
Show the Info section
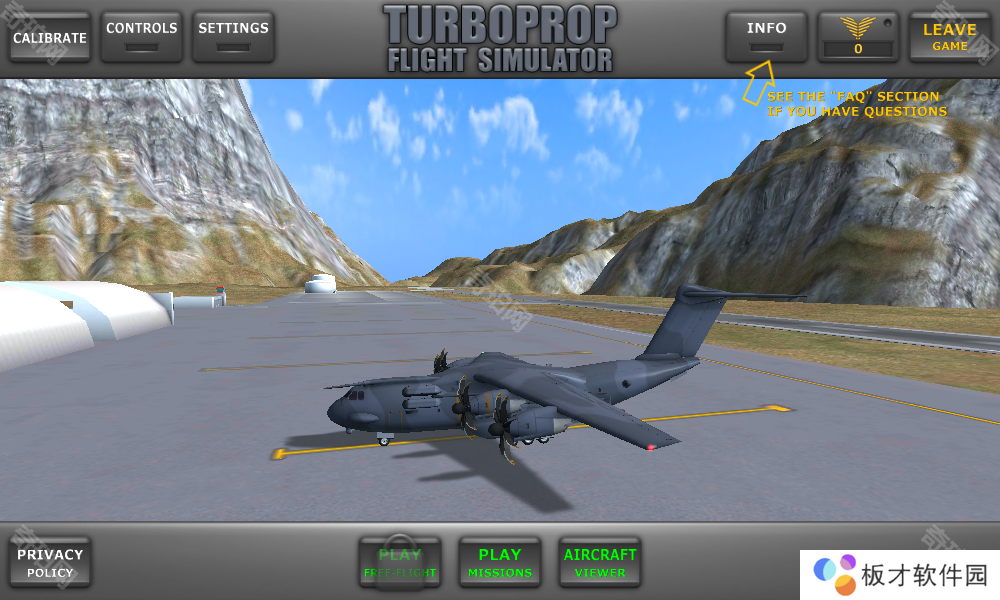click(x=766, y=37)
